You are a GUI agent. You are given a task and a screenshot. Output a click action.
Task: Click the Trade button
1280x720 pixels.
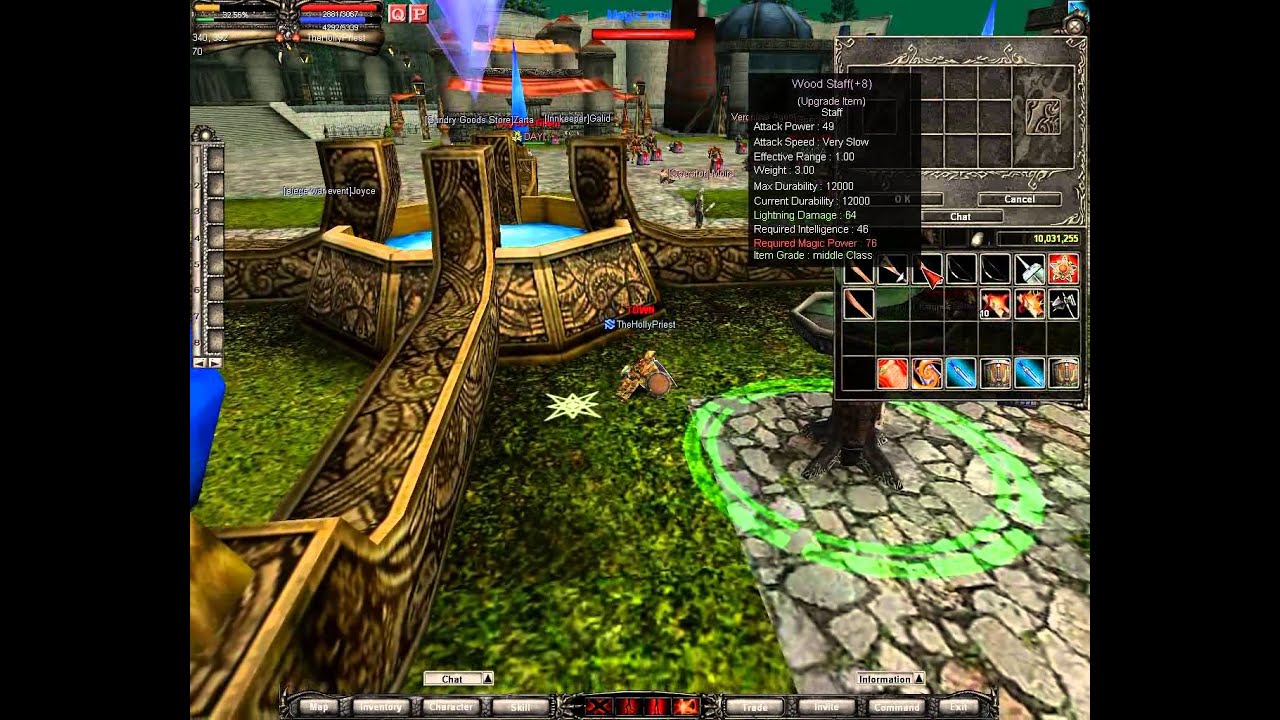pos(755,707)
